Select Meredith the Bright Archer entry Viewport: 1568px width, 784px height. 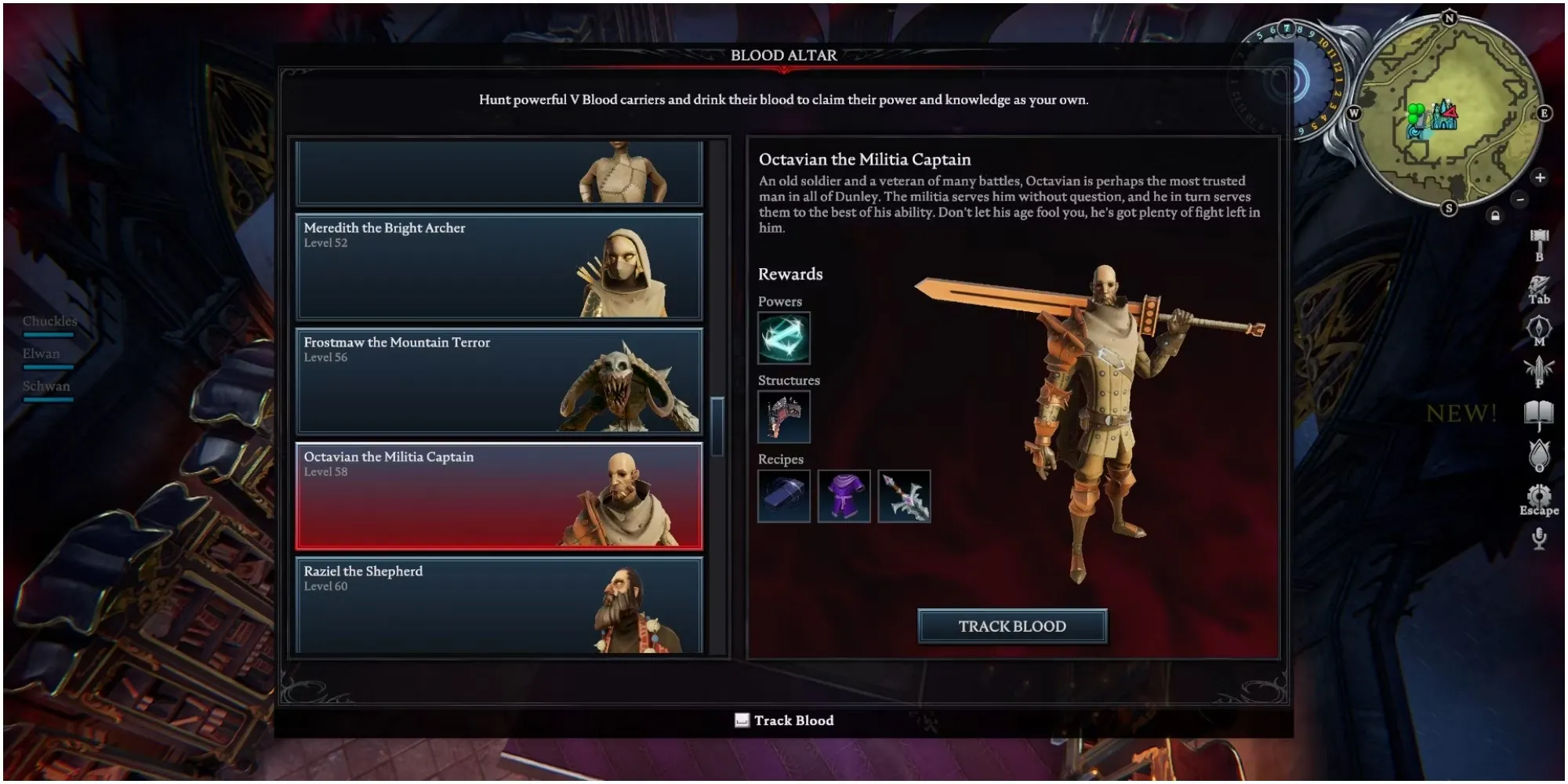click(x=499, y=267)
